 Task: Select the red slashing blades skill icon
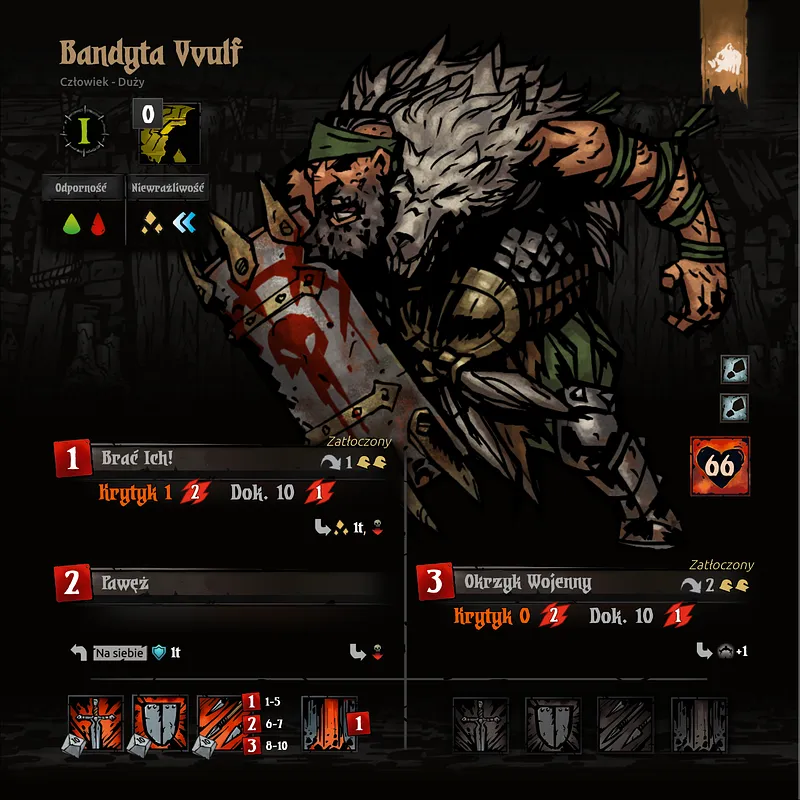pyautogui.click(x=224, y=723)
